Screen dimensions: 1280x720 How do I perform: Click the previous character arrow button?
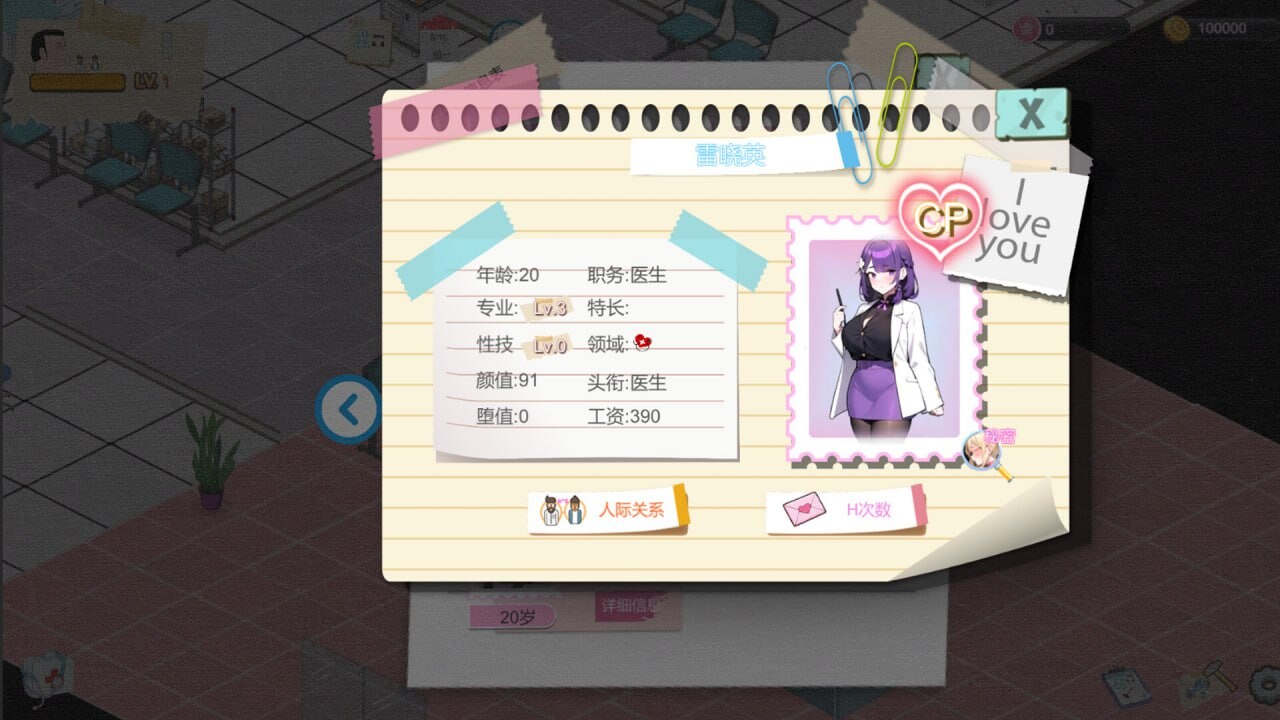[349, 410]
